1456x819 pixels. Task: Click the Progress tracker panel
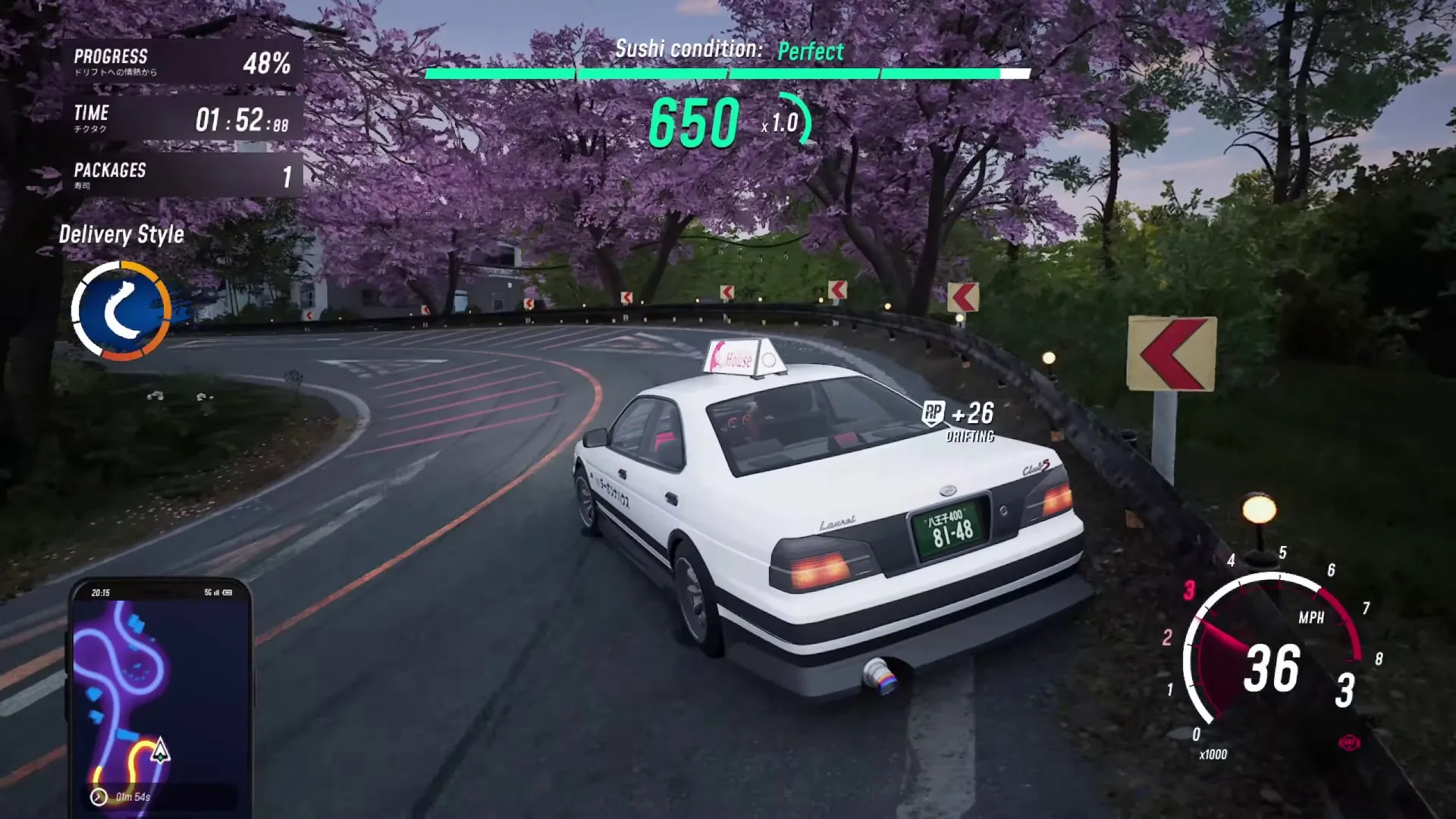[182, 62]
